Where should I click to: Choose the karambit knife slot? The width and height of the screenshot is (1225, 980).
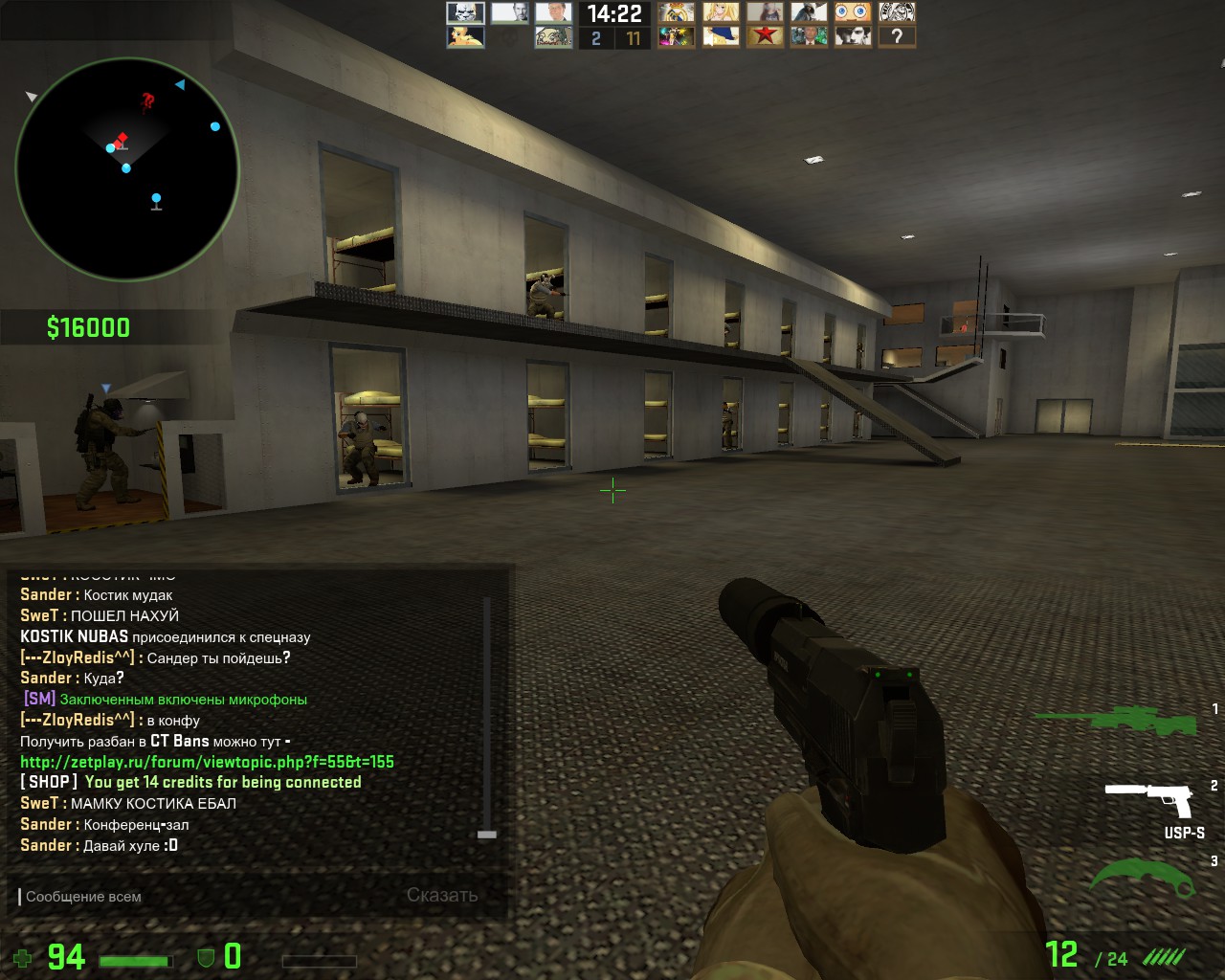[x=1142, y=876]
